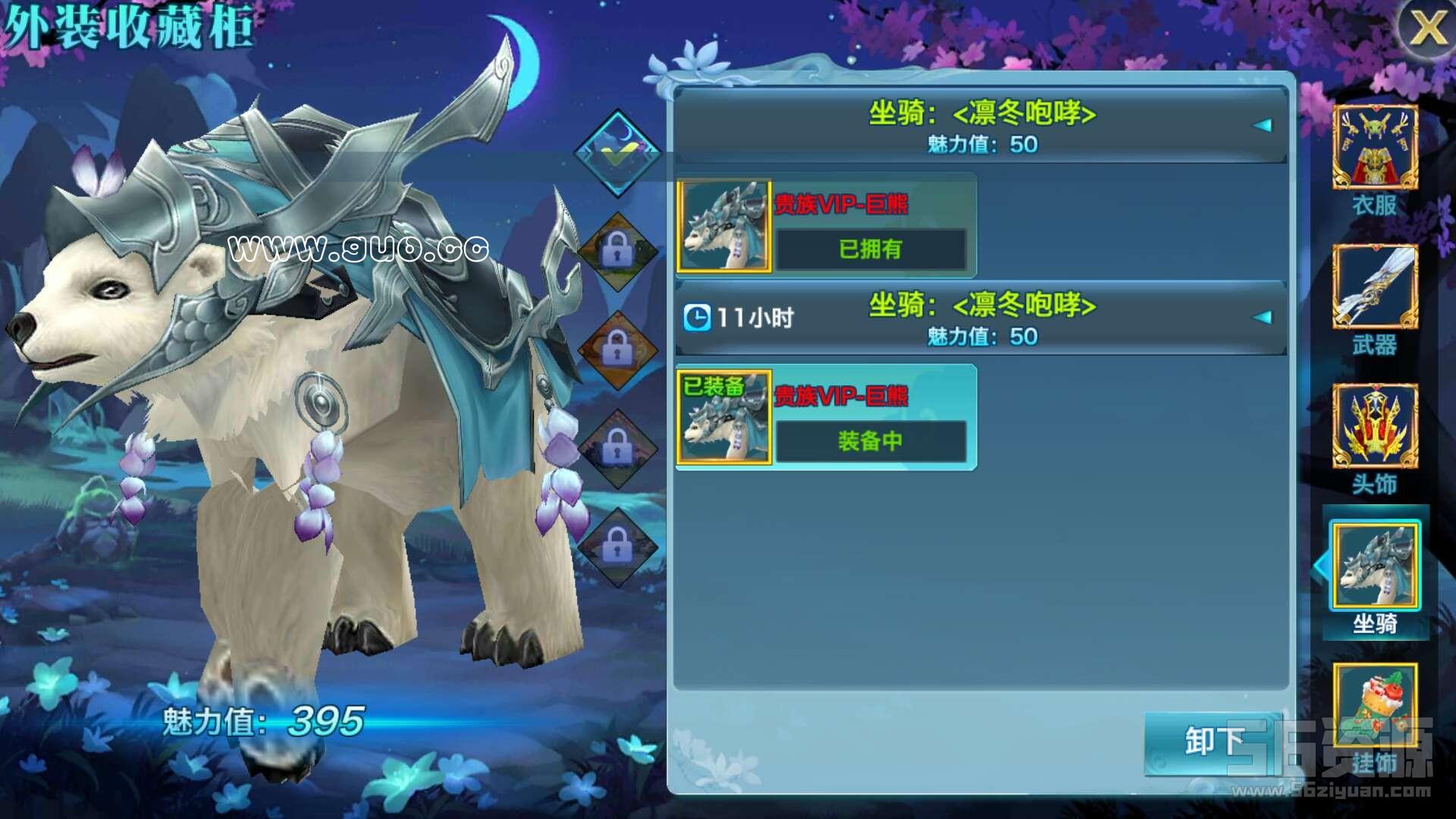Close the costume collection cabinet
Screen dimensions: 1456x819
(1426, 29)
